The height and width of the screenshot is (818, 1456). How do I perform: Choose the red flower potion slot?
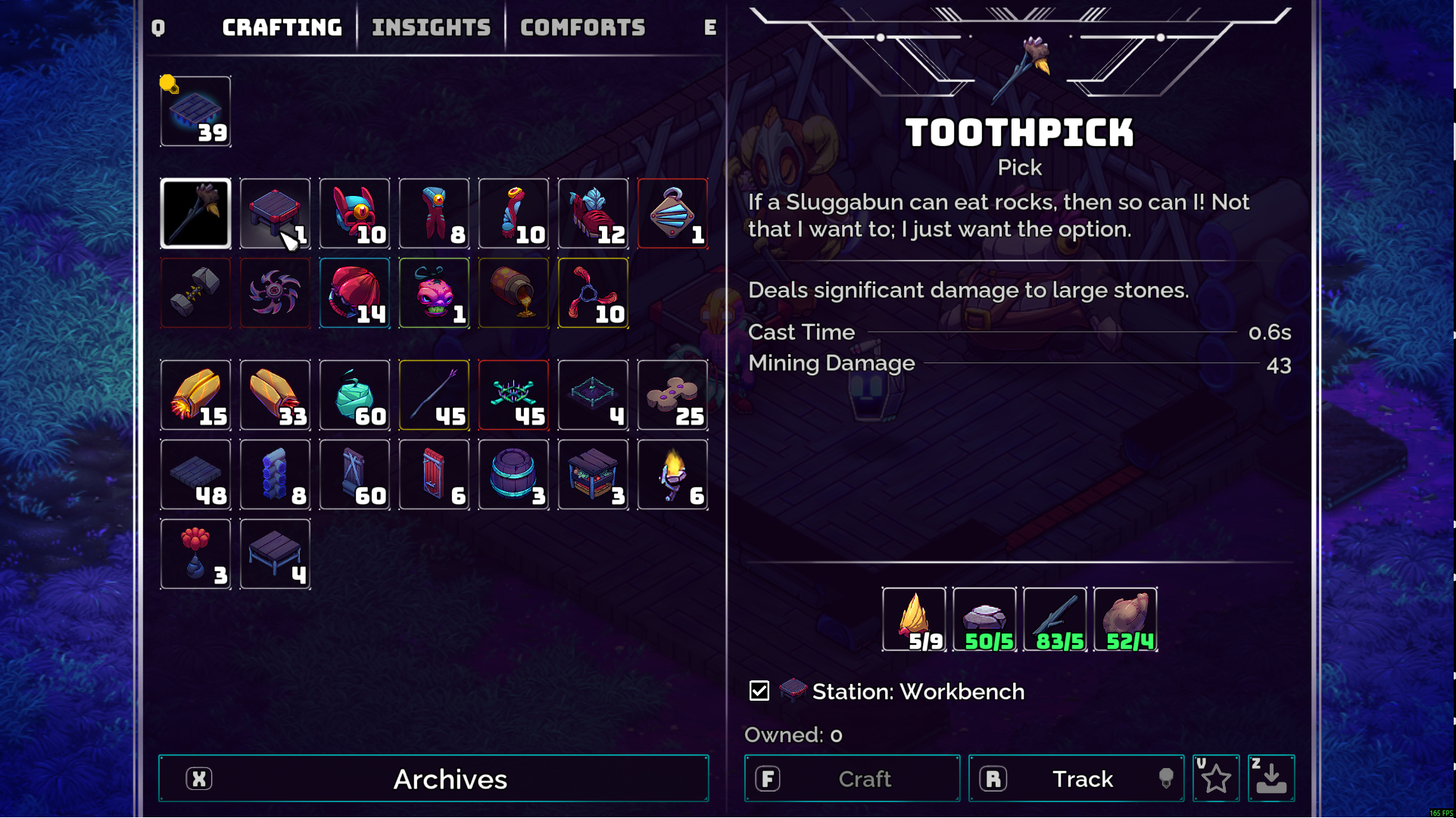click(195, 555)
